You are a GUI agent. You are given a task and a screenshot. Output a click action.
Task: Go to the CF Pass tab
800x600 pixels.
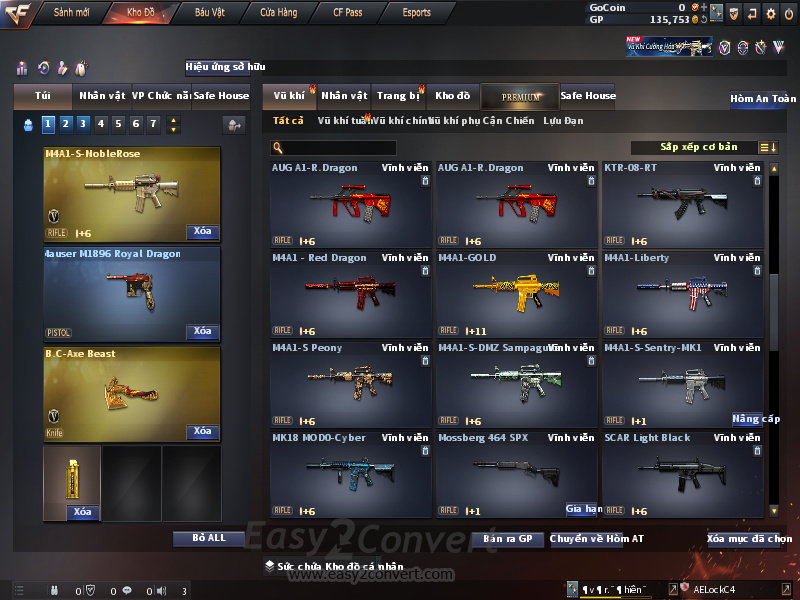pos(349,13)
